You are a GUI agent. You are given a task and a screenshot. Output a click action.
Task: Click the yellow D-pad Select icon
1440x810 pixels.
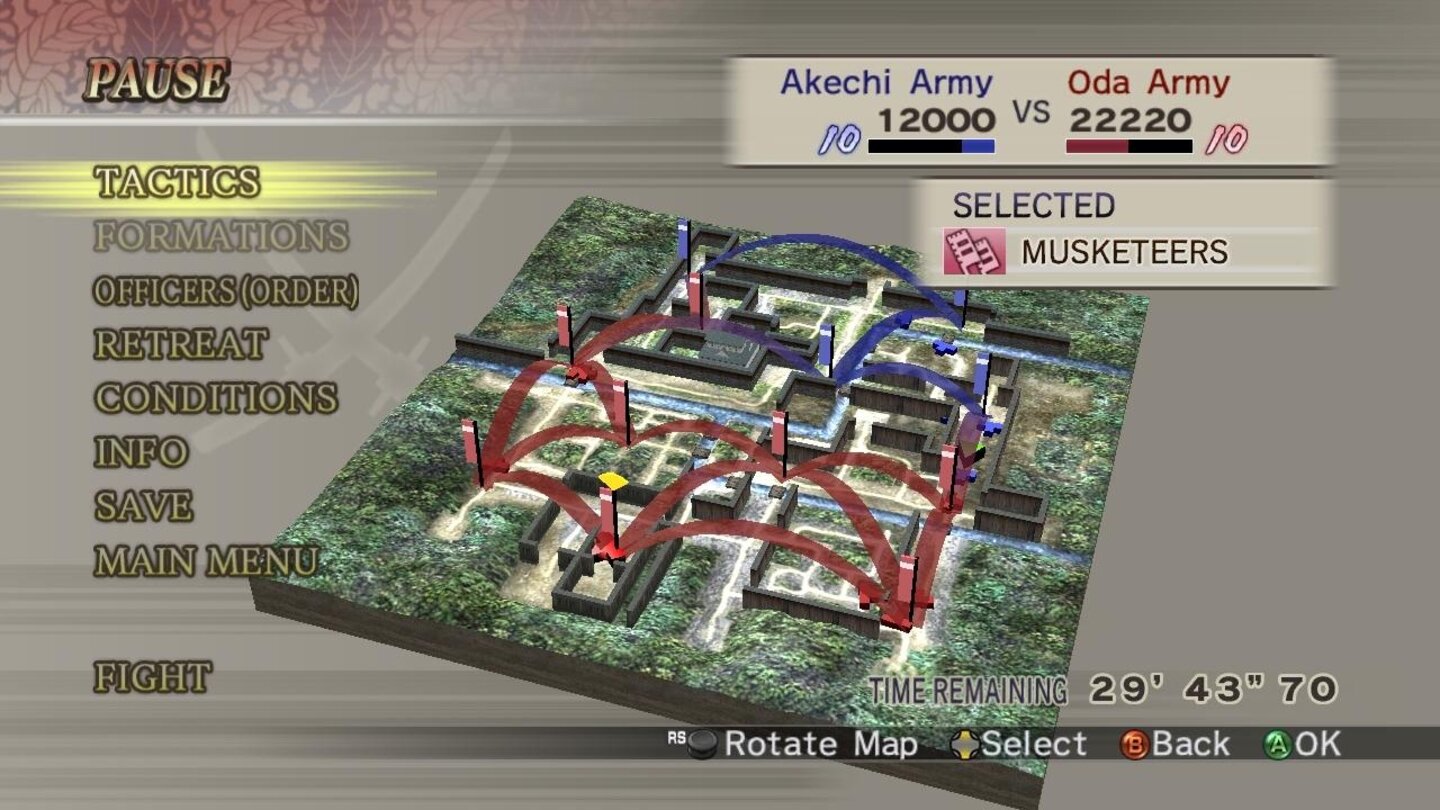pos(965,743)
